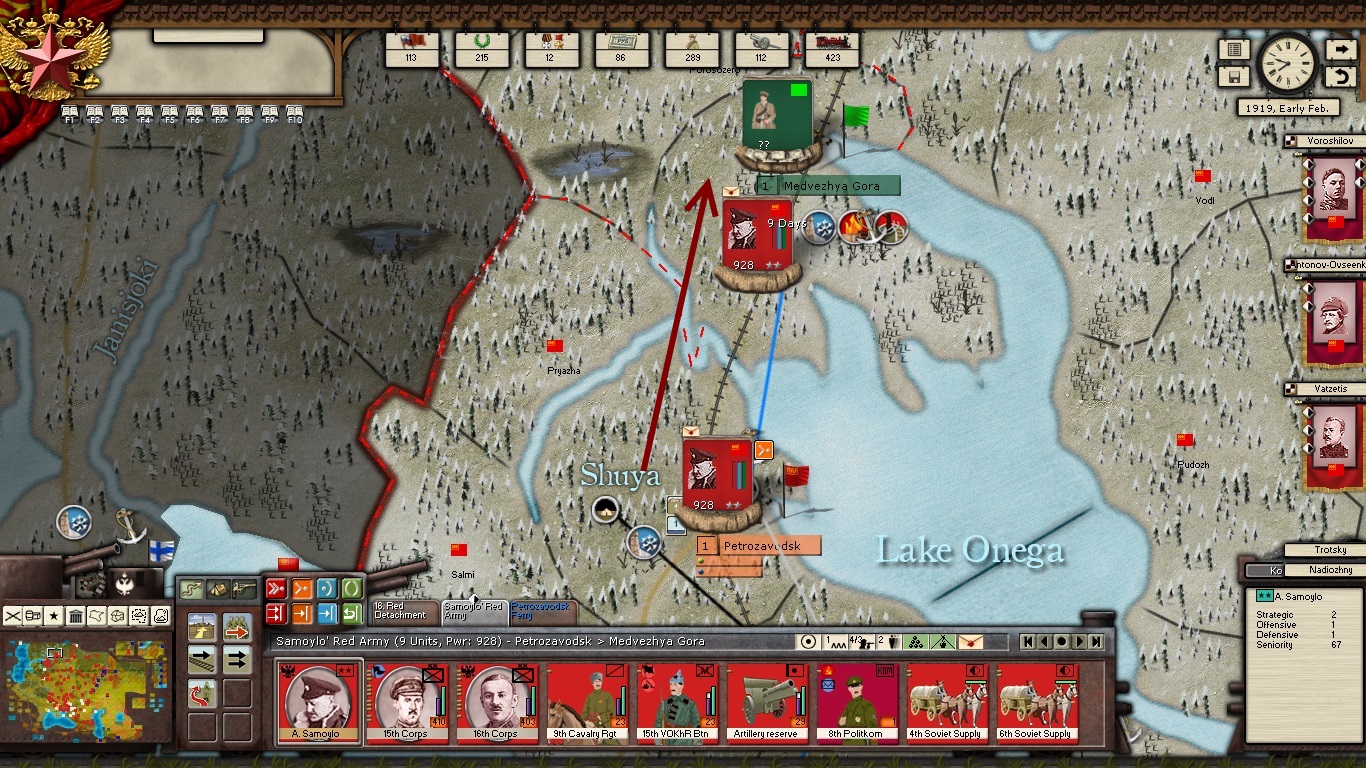This screenshot has width=1366, height=768.
Task: Undo with the curved back arrow
Action: tap(1340, 77)
